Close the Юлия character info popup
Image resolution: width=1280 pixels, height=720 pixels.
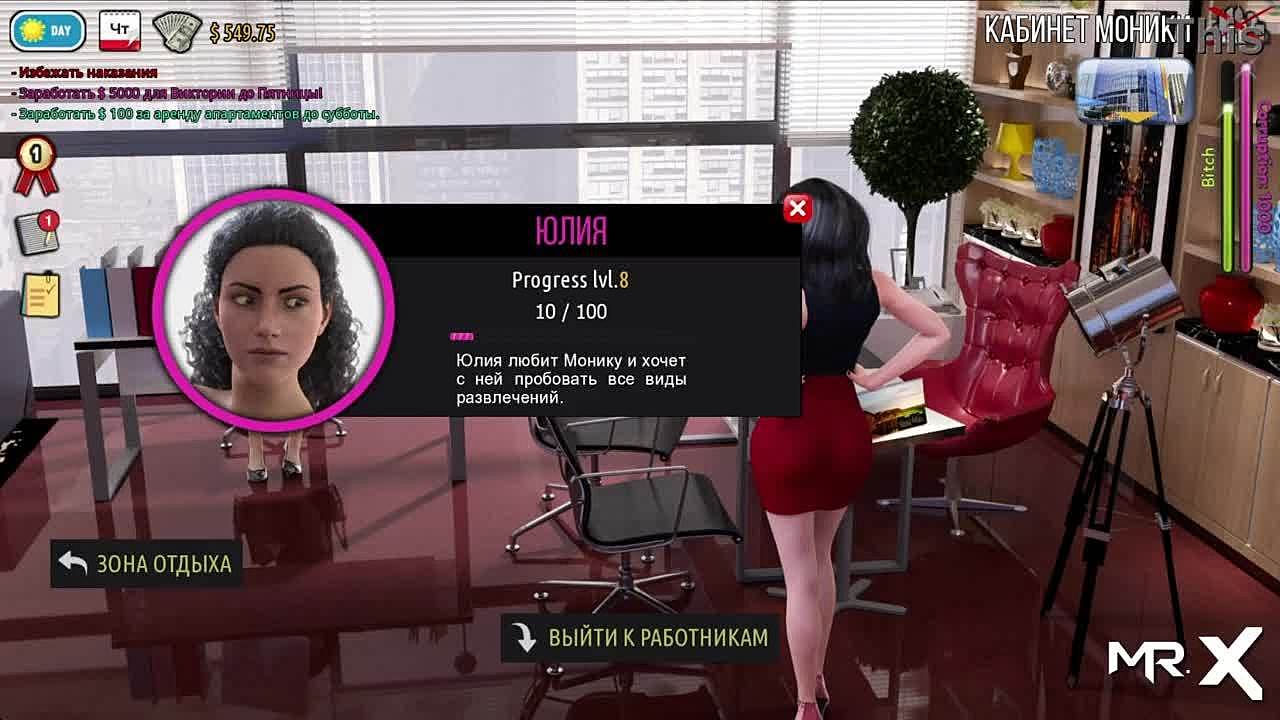(x=797, y=208)
